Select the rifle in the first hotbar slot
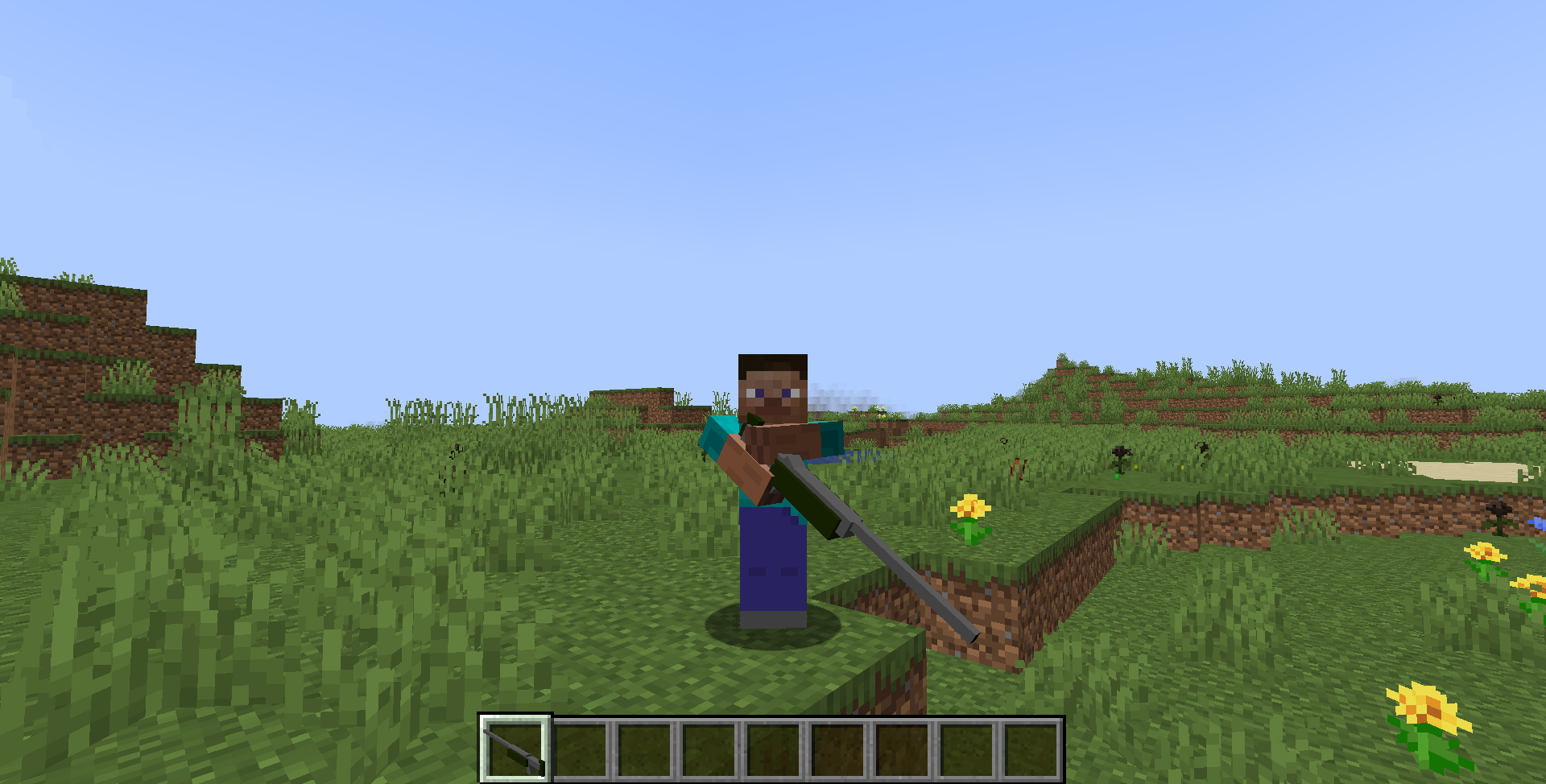The height and width of the screenshot is (784, 1546). coord(514,749)
